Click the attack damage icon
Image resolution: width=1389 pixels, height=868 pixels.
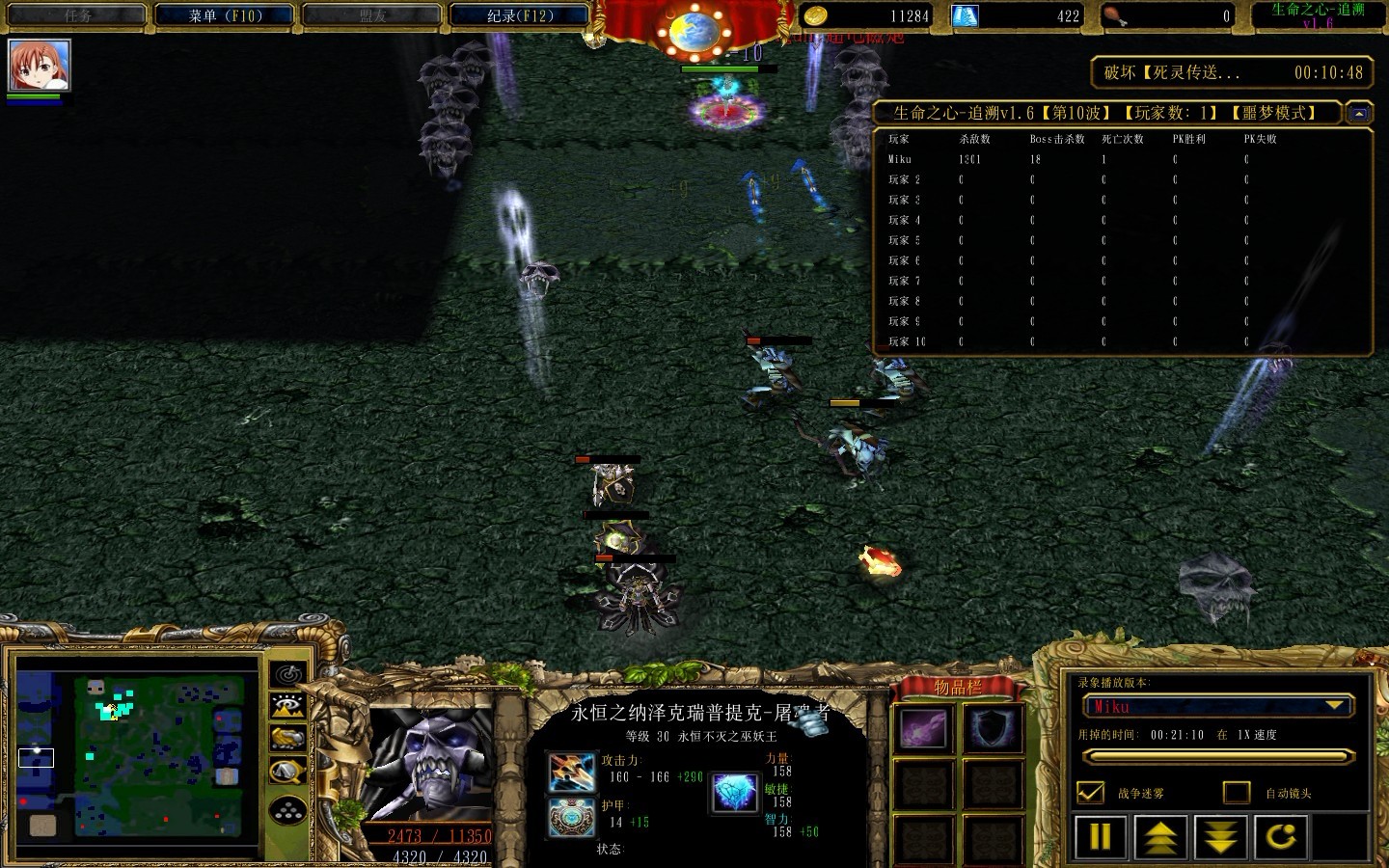tap(571, 772)
